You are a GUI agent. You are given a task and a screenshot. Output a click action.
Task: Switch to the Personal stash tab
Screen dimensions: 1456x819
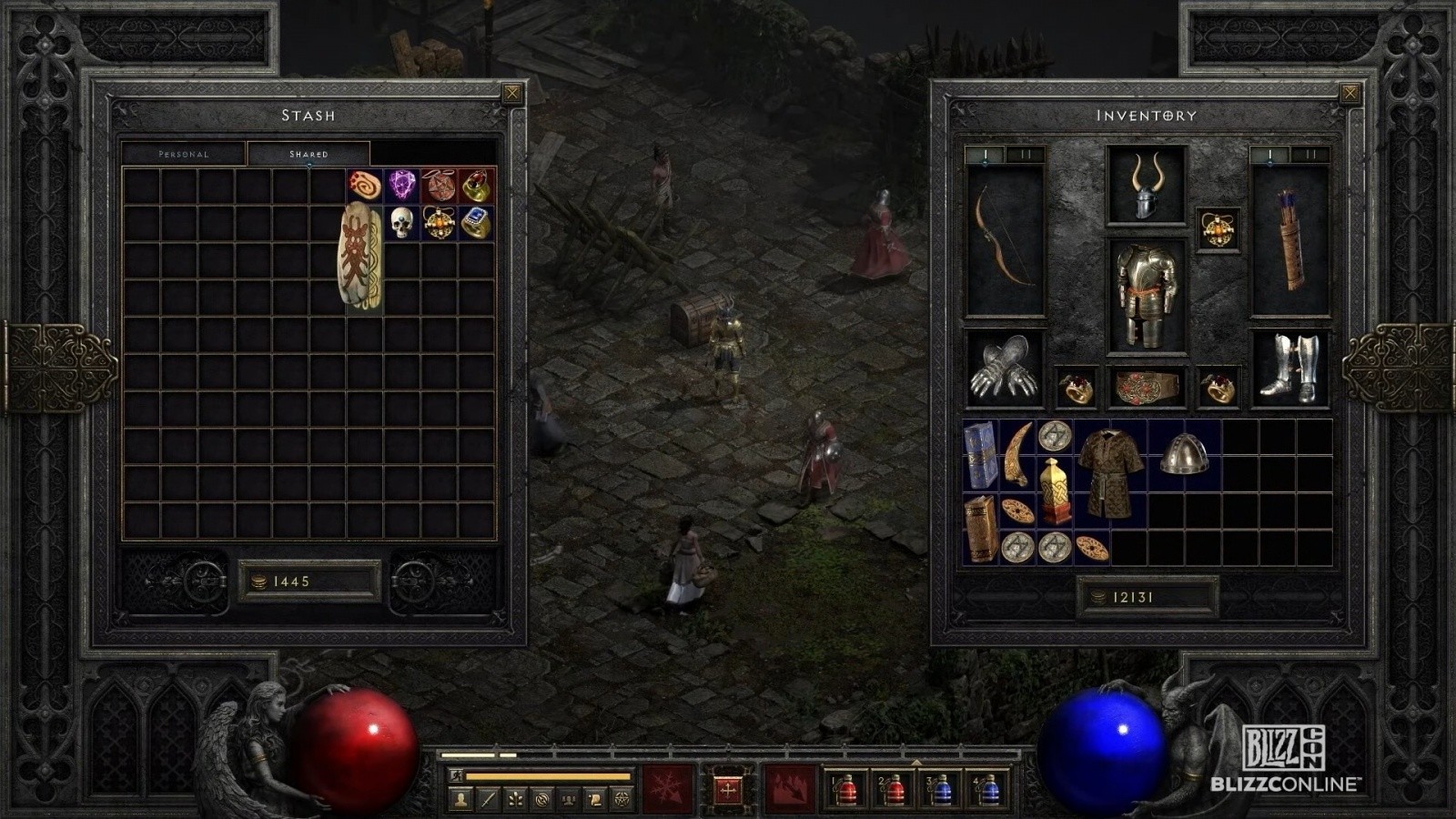pyautogui.click(x=184, y=154)
